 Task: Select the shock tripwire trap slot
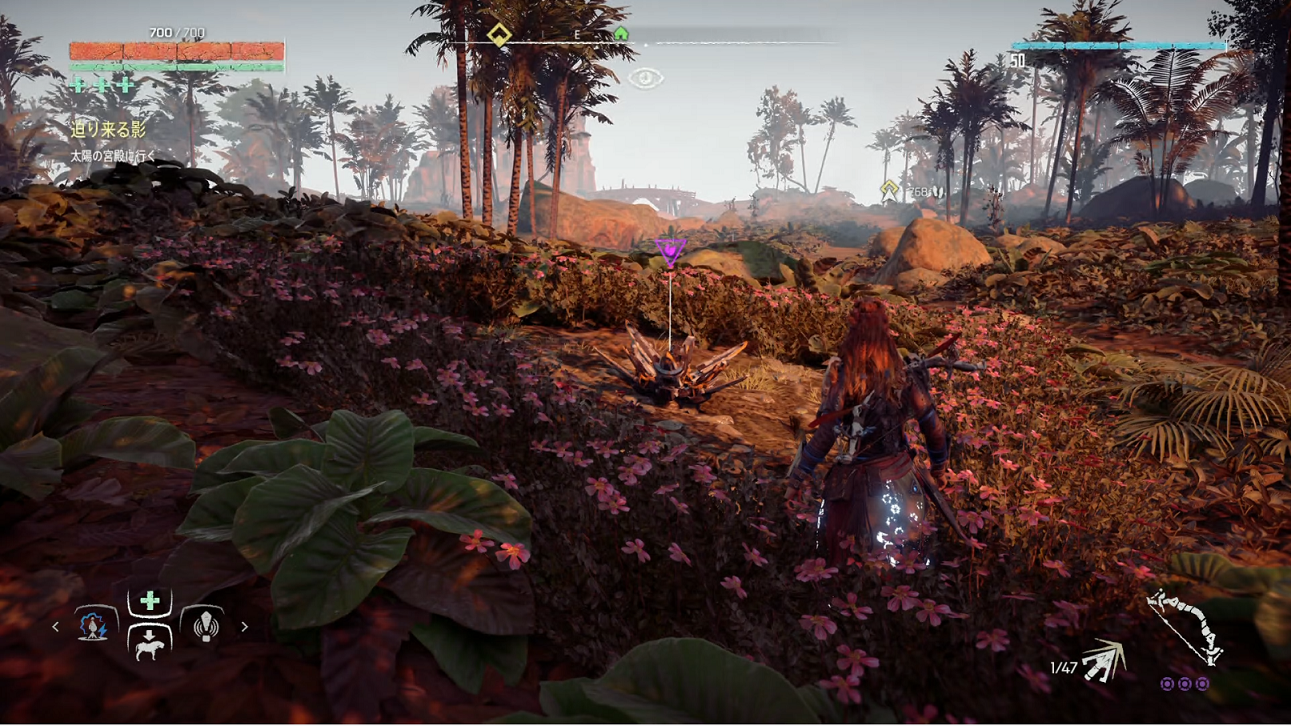[x=93, y=626]
